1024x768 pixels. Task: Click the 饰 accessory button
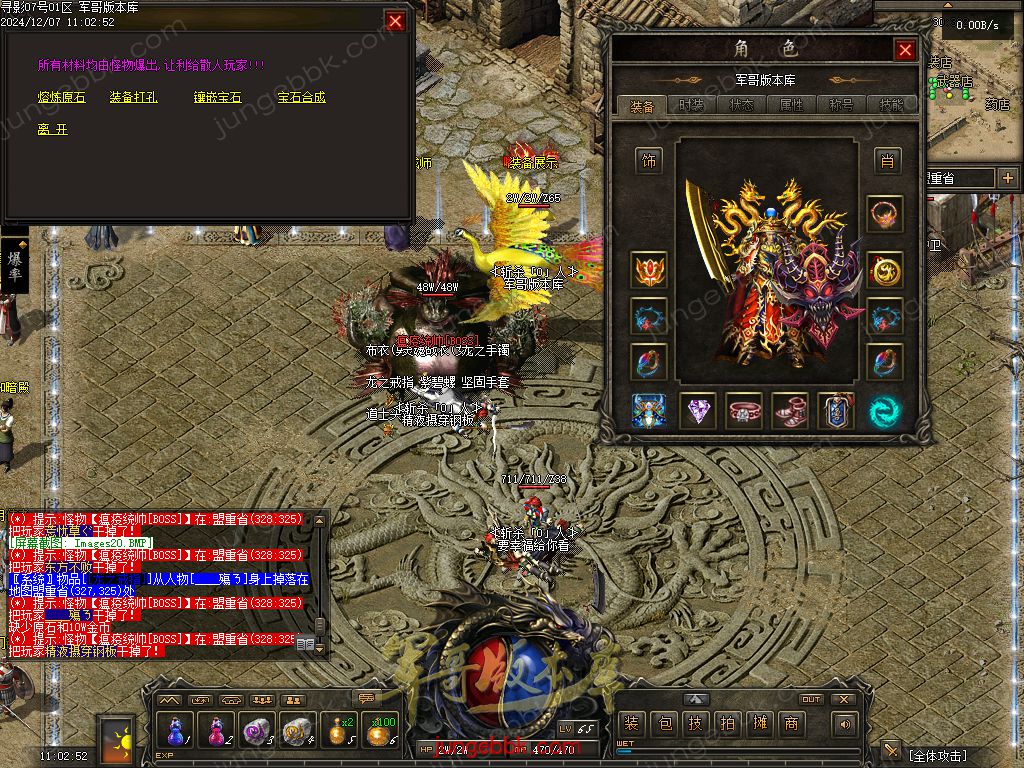(x=649, y=160)
